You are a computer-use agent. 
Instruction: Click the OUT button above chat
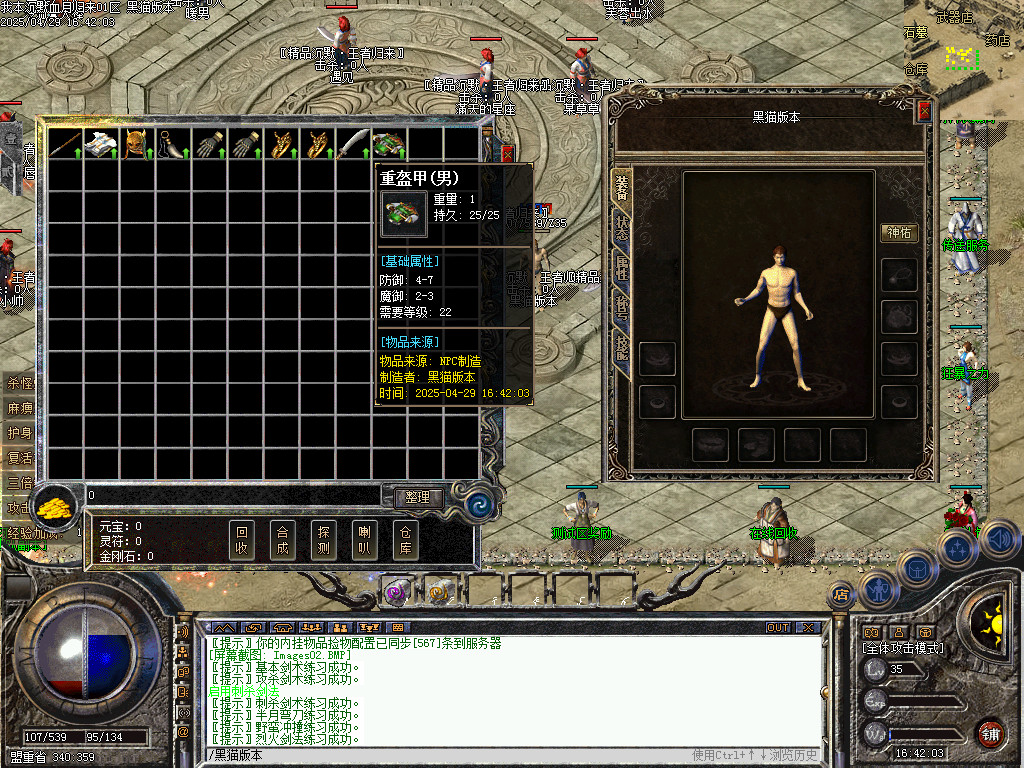coord(778,628)
